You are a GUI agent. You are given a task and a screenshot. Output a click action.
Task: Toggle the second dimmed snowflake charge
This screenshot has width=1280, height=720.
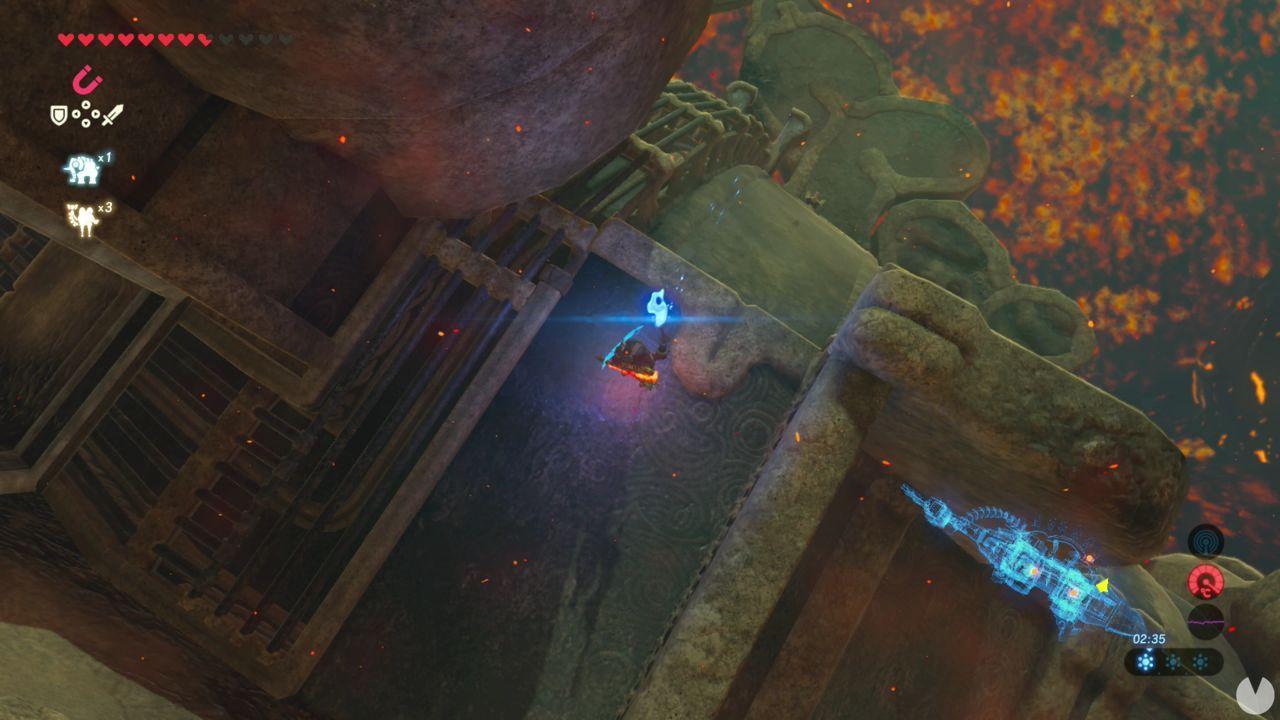[1171, 661]
